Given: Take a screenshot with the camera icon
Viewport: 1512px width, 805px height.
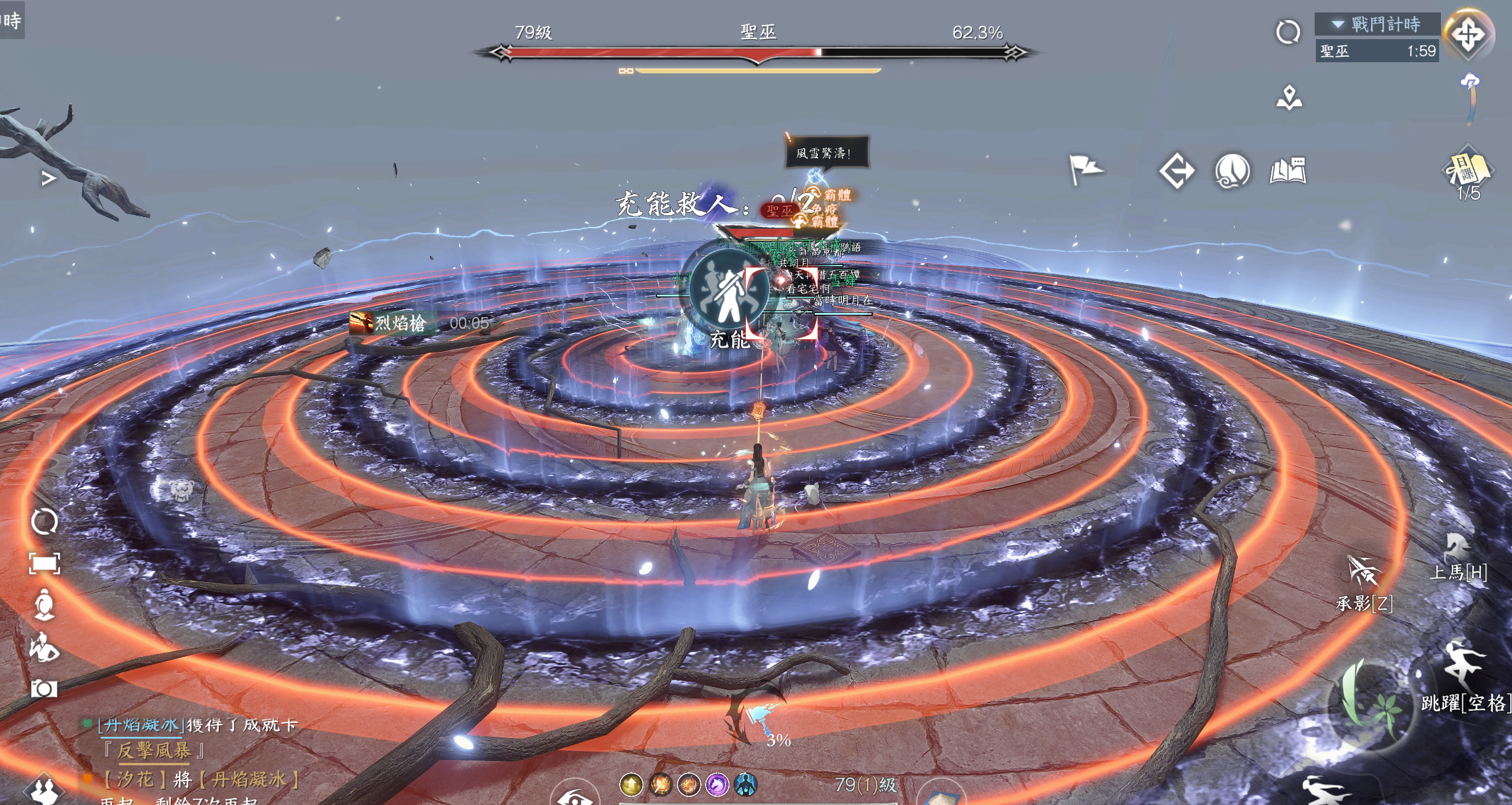Looking at the screenshot, I should click(x=44, y=688).
